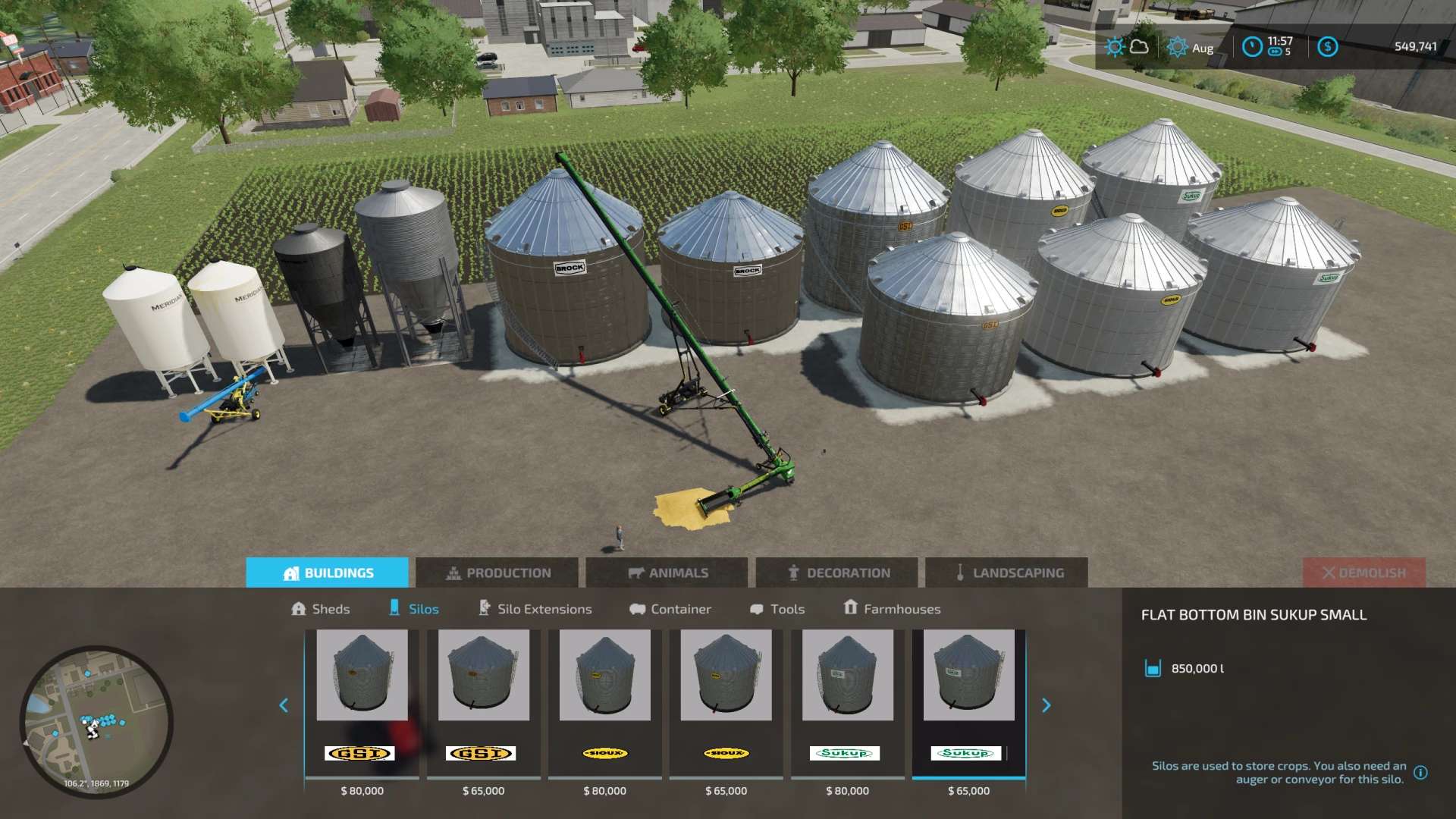The image size is (1456, 819).
Task: Click the Buildings tab
Action: point(328,573)
